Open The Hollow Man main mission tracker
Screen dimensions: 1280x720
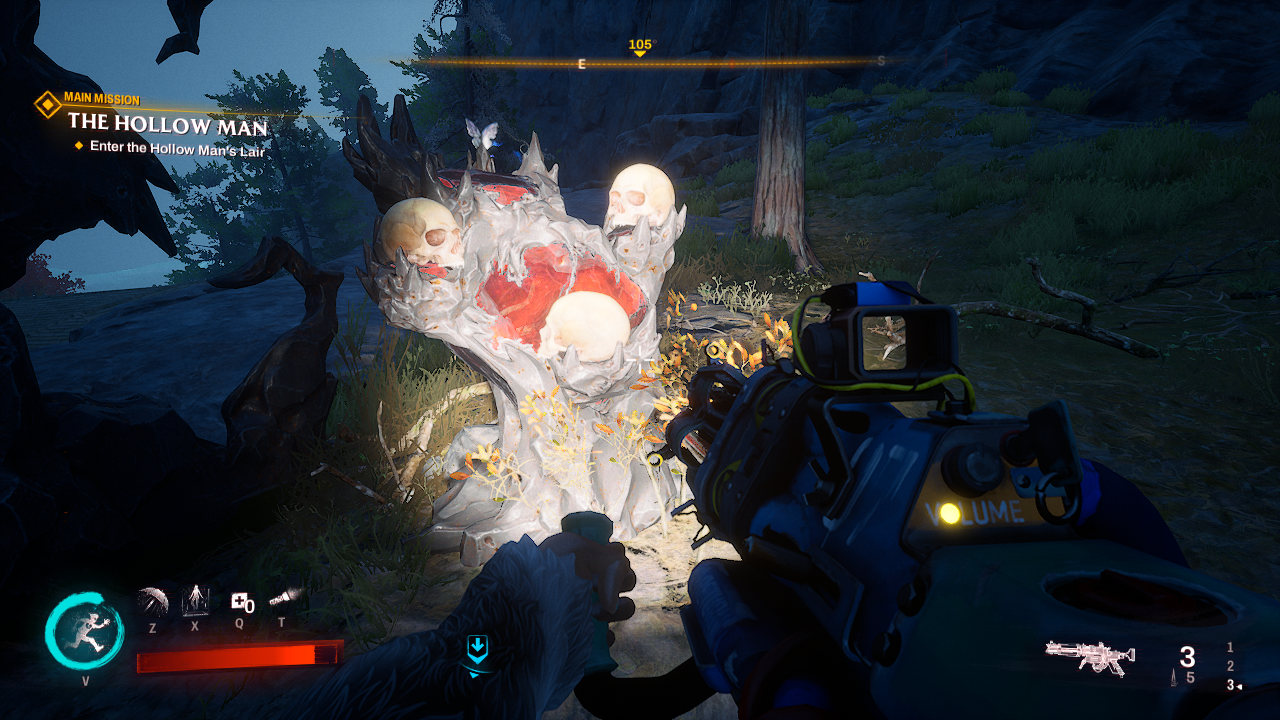(x=167, y=126)
